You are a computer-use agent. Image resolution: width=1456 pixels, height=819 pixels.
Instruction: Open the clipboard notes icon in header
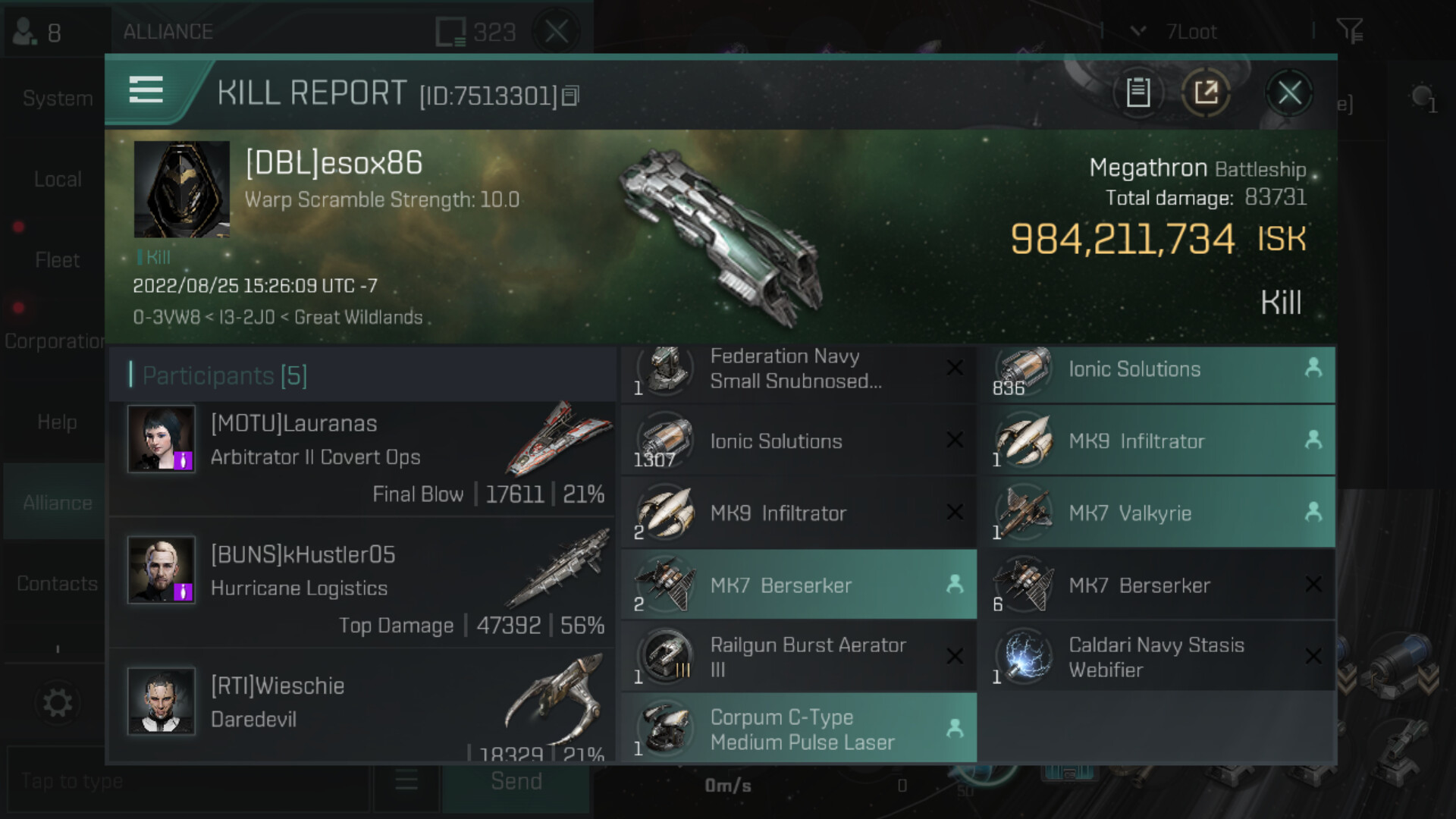[1137, 93]
